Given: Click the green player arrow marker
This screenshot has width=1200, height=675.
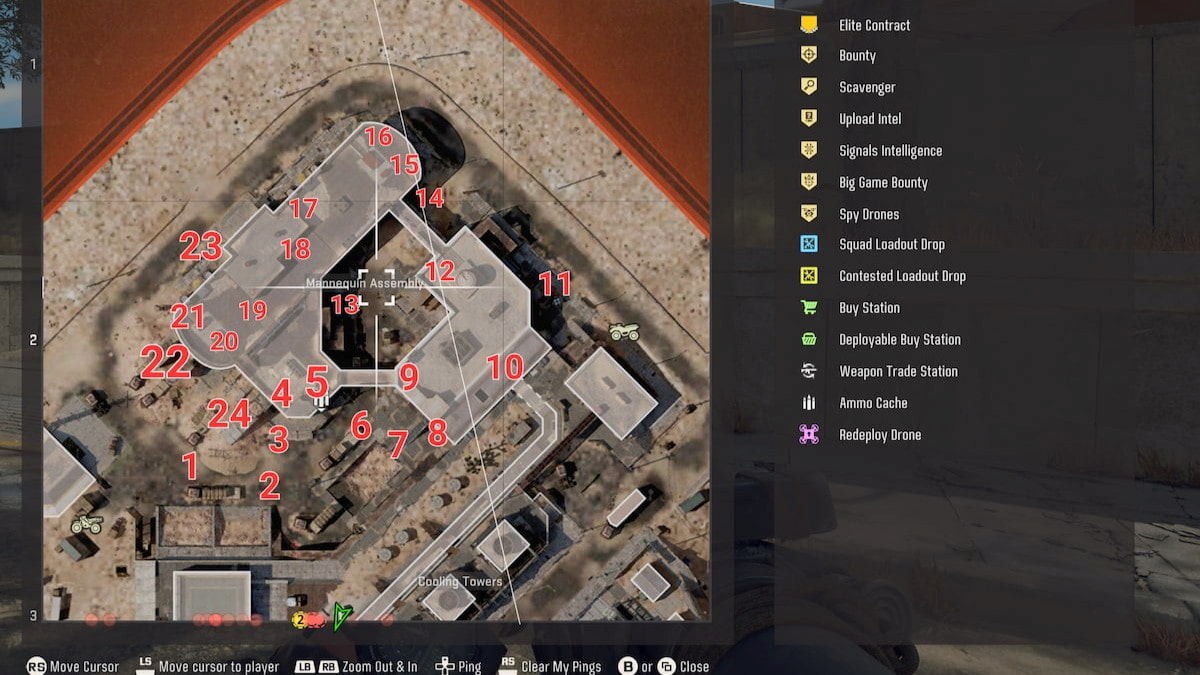Looking at the screenshot, I should pos(342,617).
